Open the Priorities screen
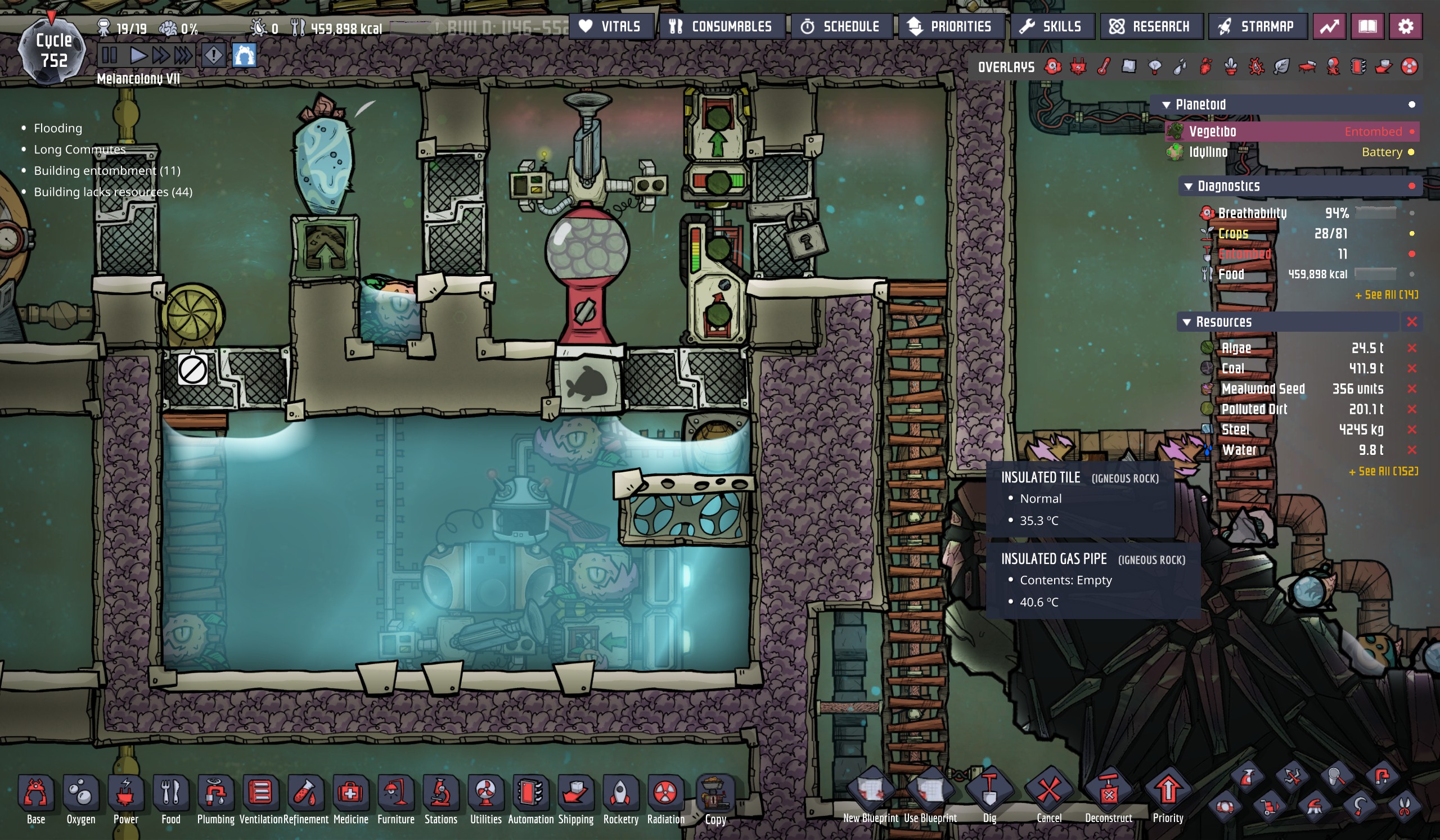The width and height of the screenshot is (1440, 840). click(951, 26)
